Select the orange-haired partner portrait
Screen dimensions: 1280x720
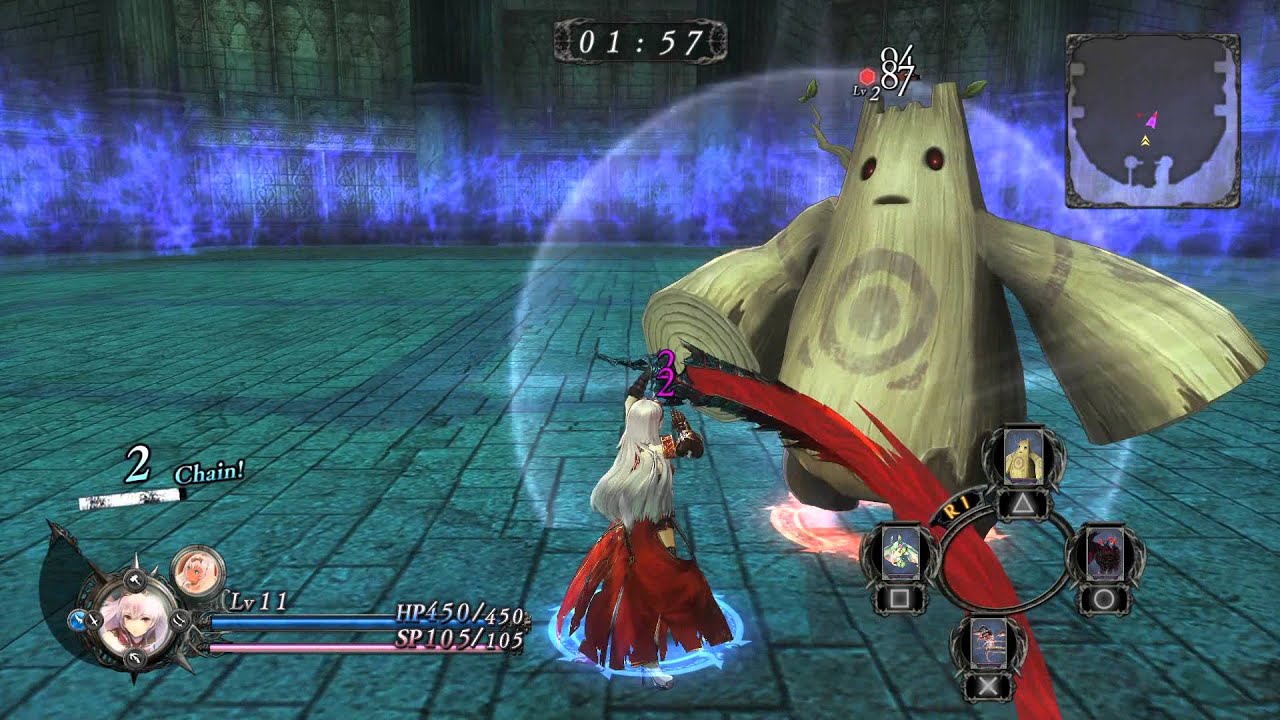pos(197,570)
